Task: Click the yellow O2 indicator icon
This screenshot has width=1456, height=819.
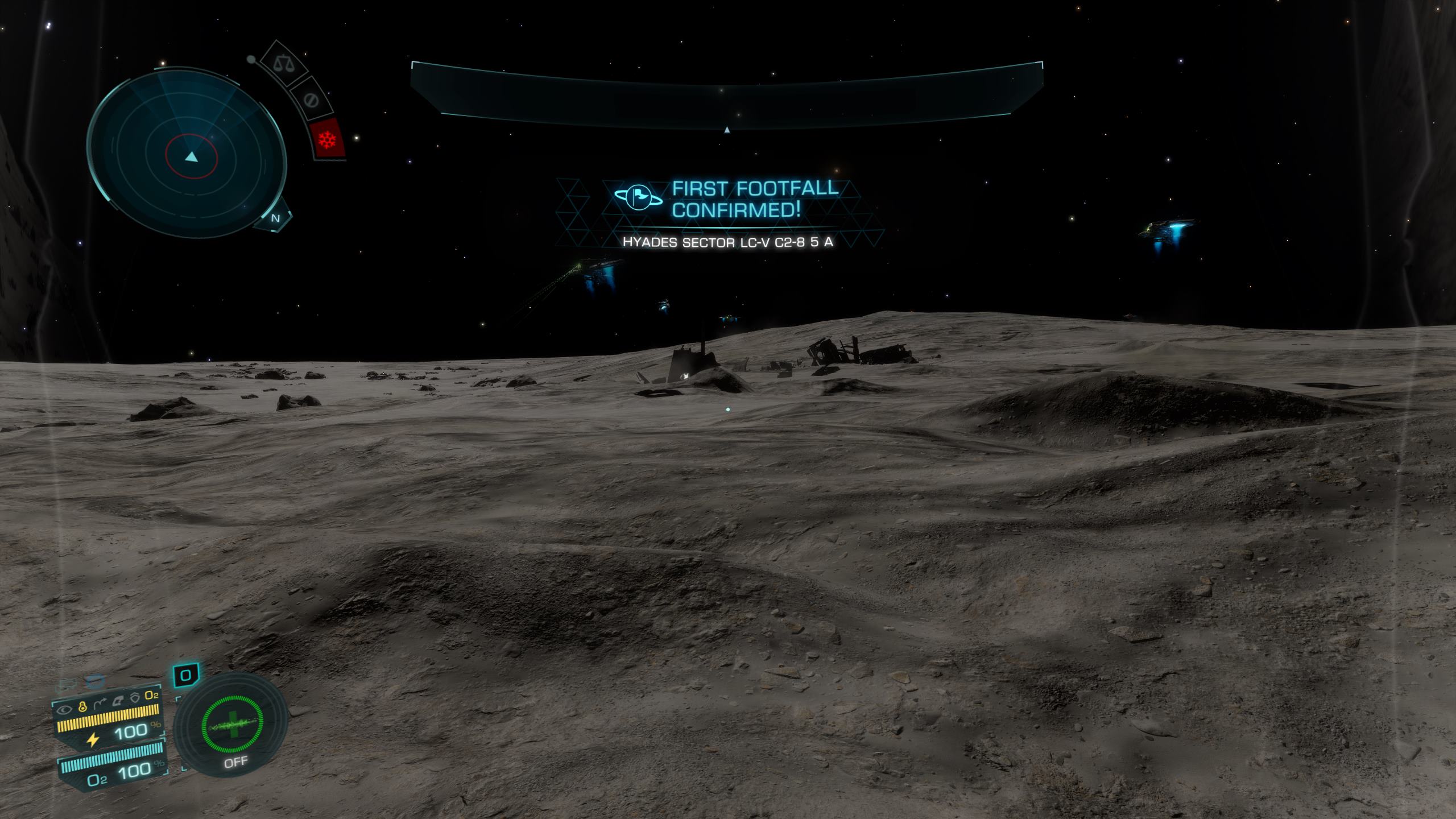Action: click(x=152, y=696)
